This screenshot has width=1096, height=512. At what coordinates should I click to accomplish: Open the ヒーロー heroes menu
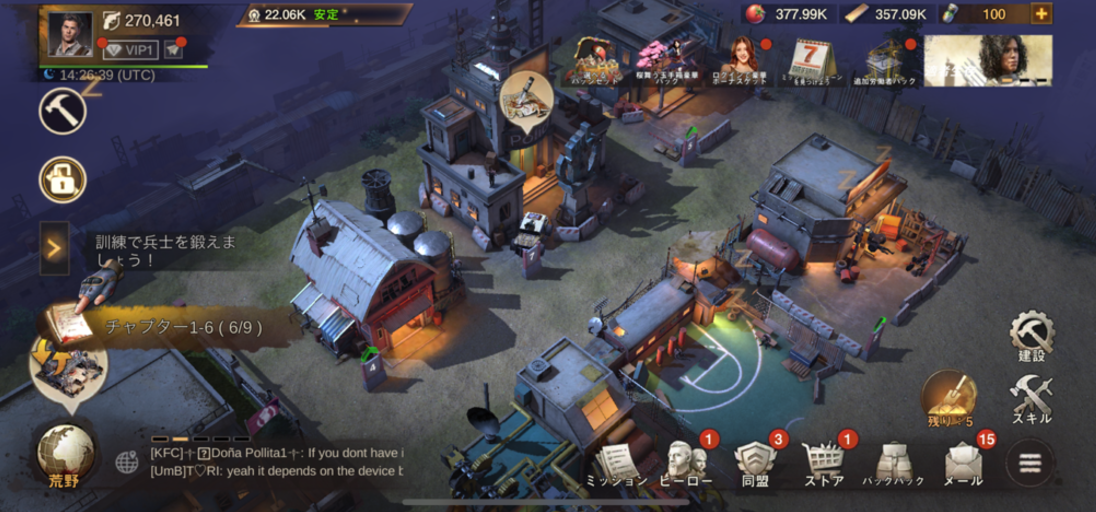click(686, 465)
